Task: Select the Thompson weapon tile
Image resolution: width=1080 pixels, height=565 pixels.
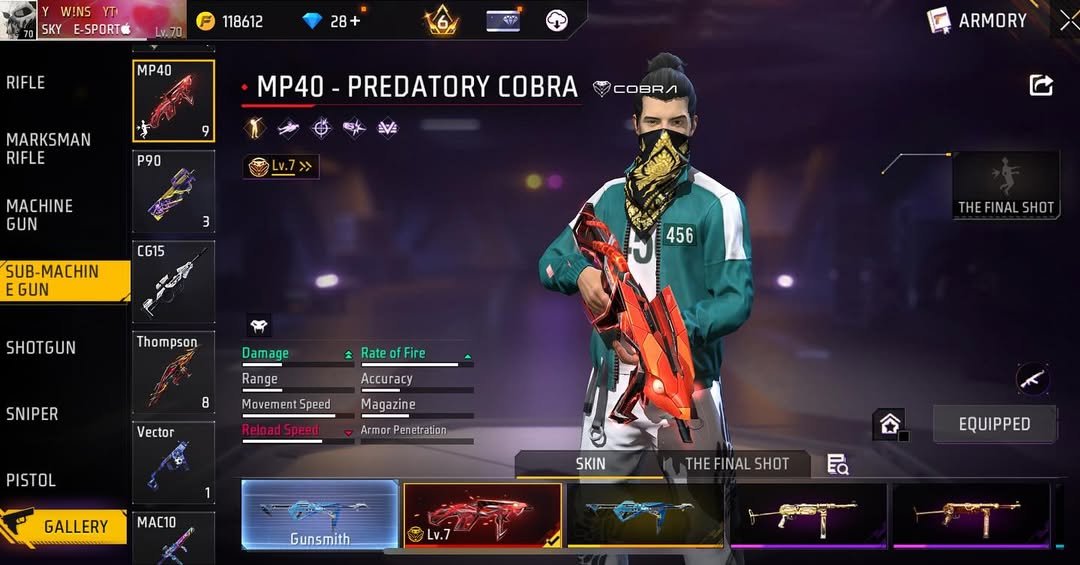Action: click(173, 371)
